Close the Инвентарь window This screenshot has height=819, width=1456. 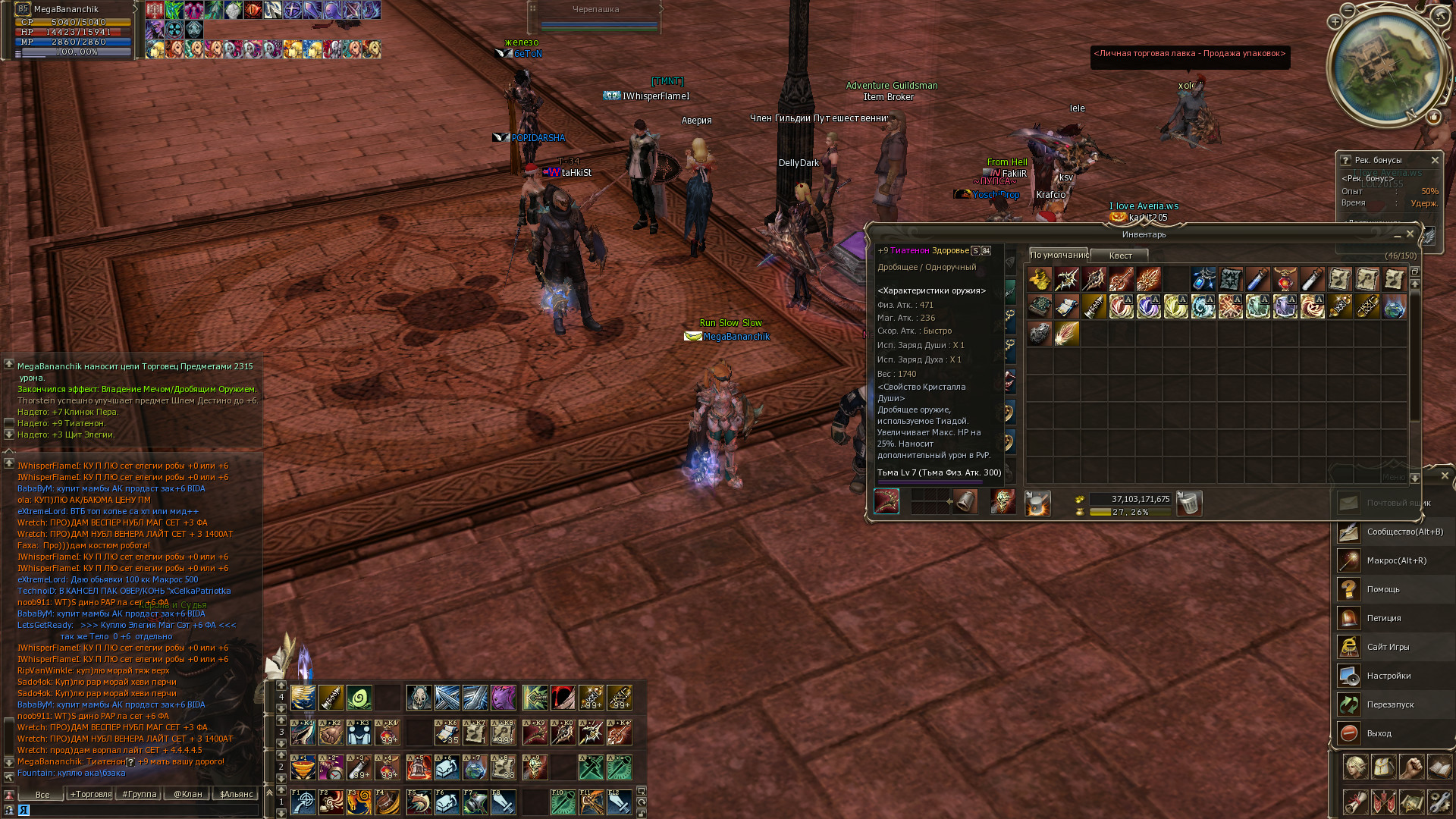click(1410, 234)
